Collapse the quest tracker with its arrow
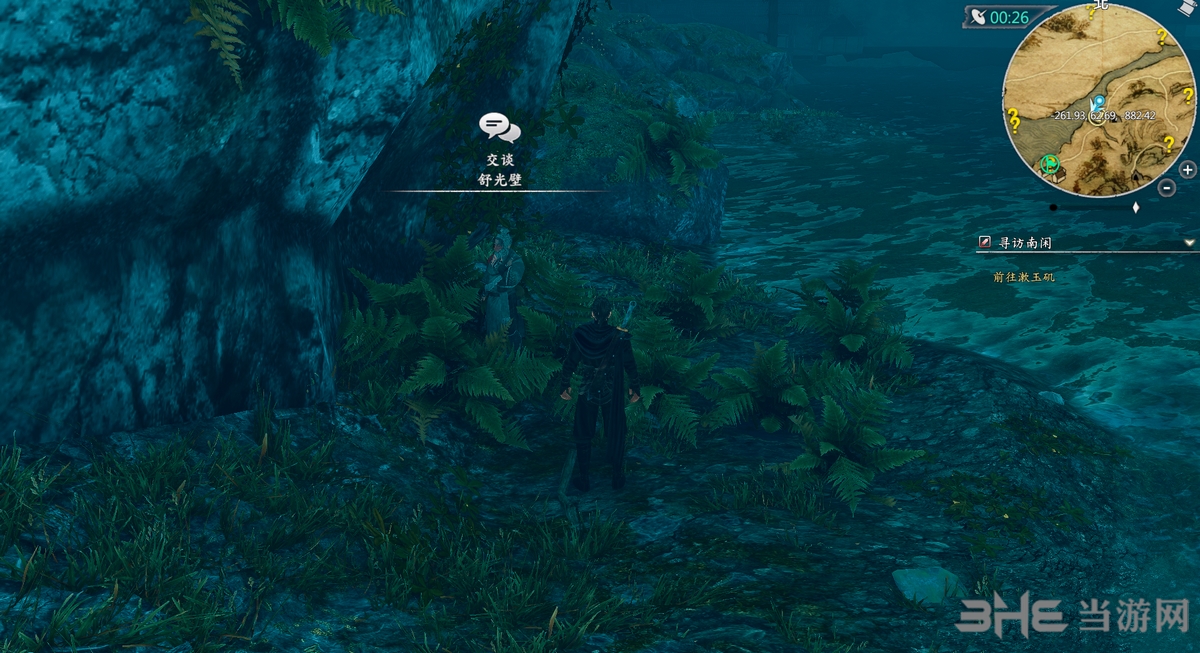The width and height of the screenshot is (1200, 653). (1189, 243)
